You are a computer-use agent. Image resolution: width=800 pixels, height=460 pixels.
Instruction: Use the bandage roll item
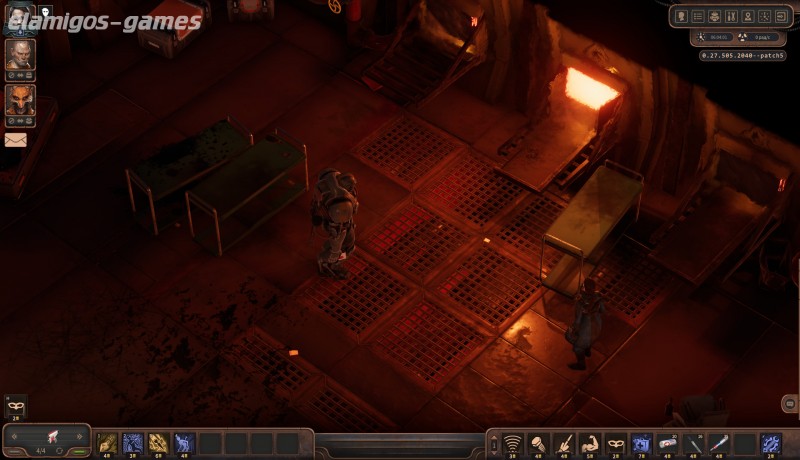tap(669, 441)
